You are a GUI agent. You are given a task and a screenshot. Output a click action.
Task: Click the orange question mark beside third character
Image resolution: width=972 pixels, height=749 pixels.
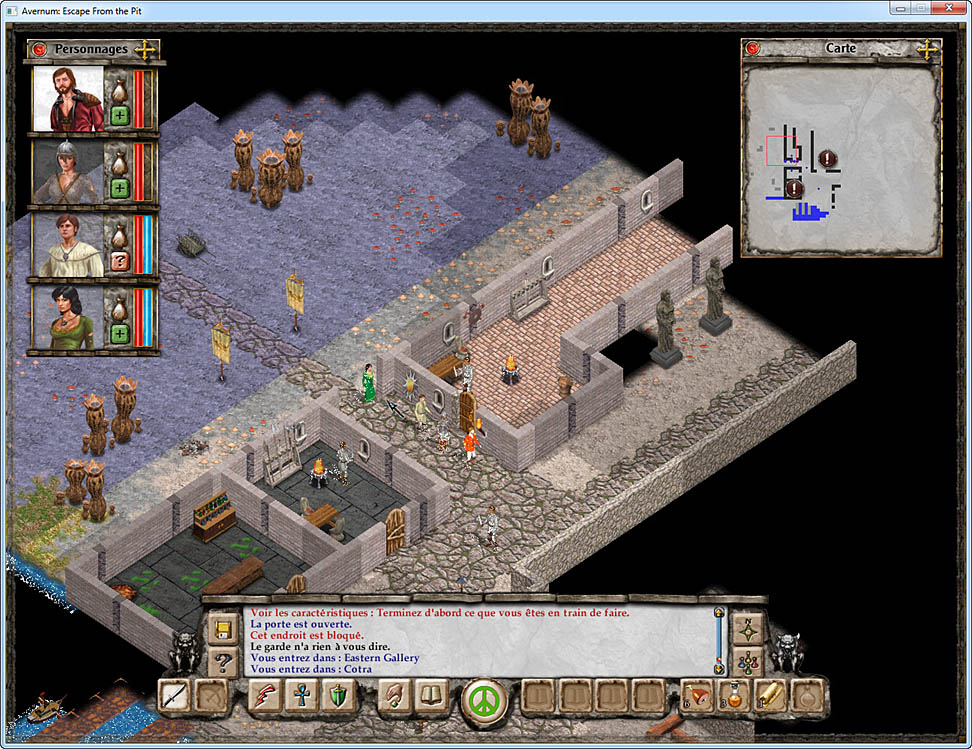click(119, 261)
